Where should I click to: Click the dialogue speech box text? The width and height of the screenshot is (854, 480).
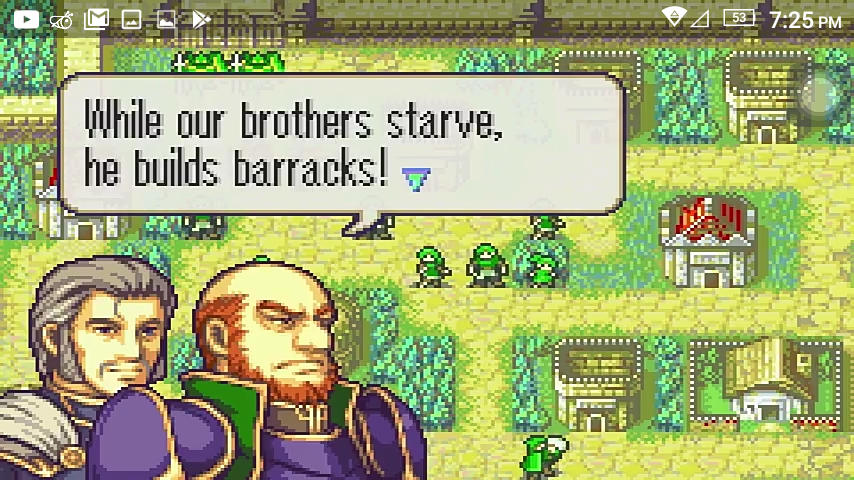point(290,145)
